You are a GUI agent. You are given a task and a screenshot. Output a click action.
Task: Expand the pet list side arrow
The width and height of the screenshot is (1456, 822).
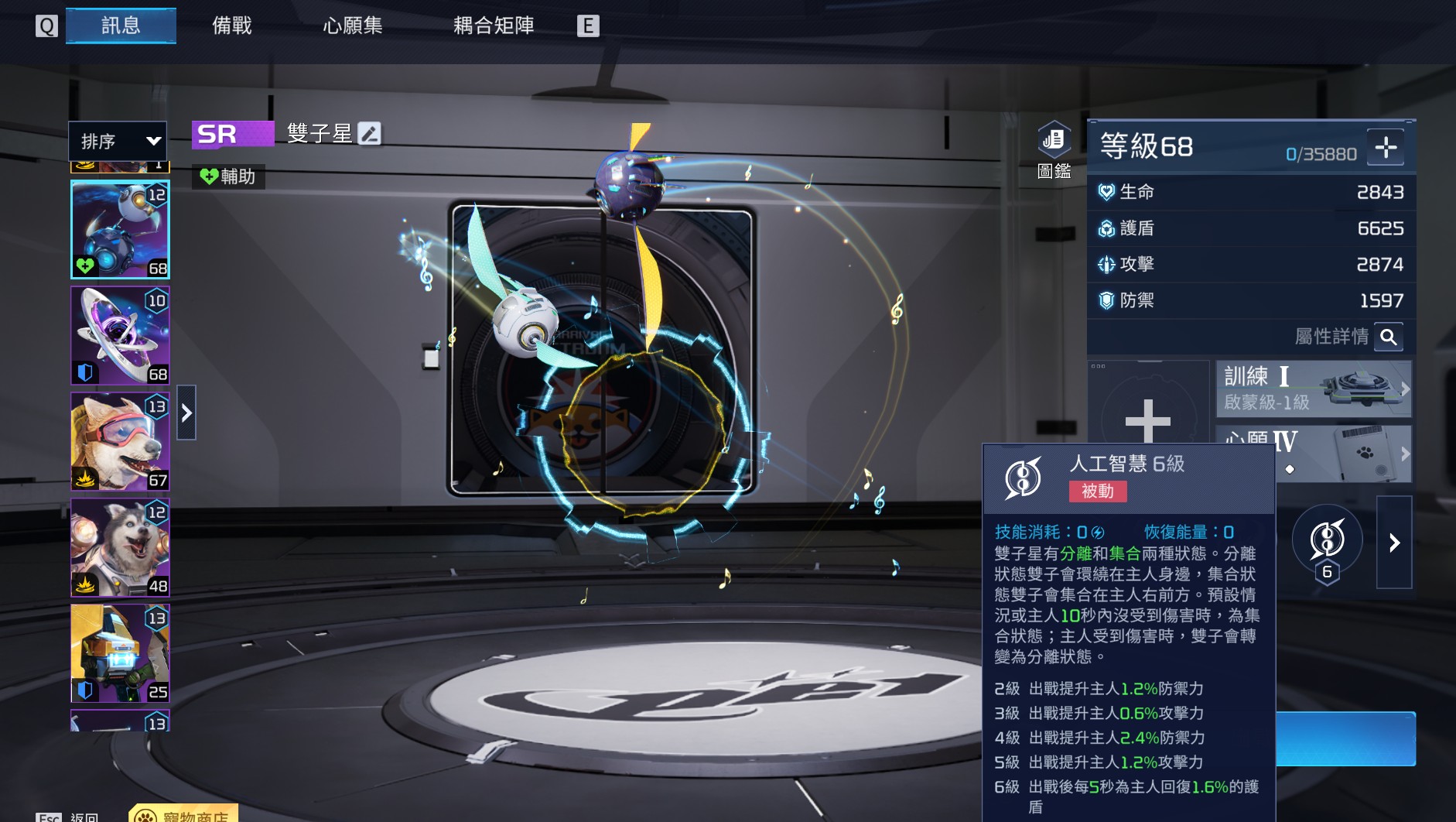pos(186,413)
